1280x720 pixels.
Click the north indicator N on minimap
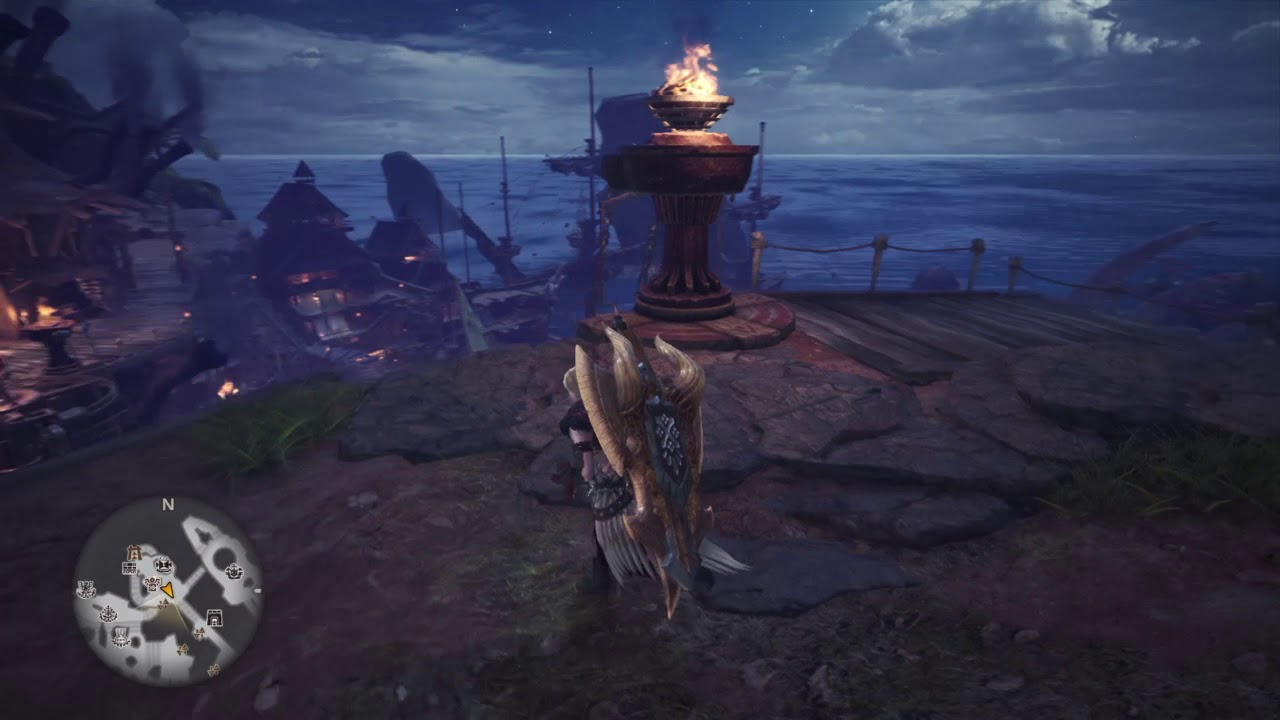tap(168, 505)
